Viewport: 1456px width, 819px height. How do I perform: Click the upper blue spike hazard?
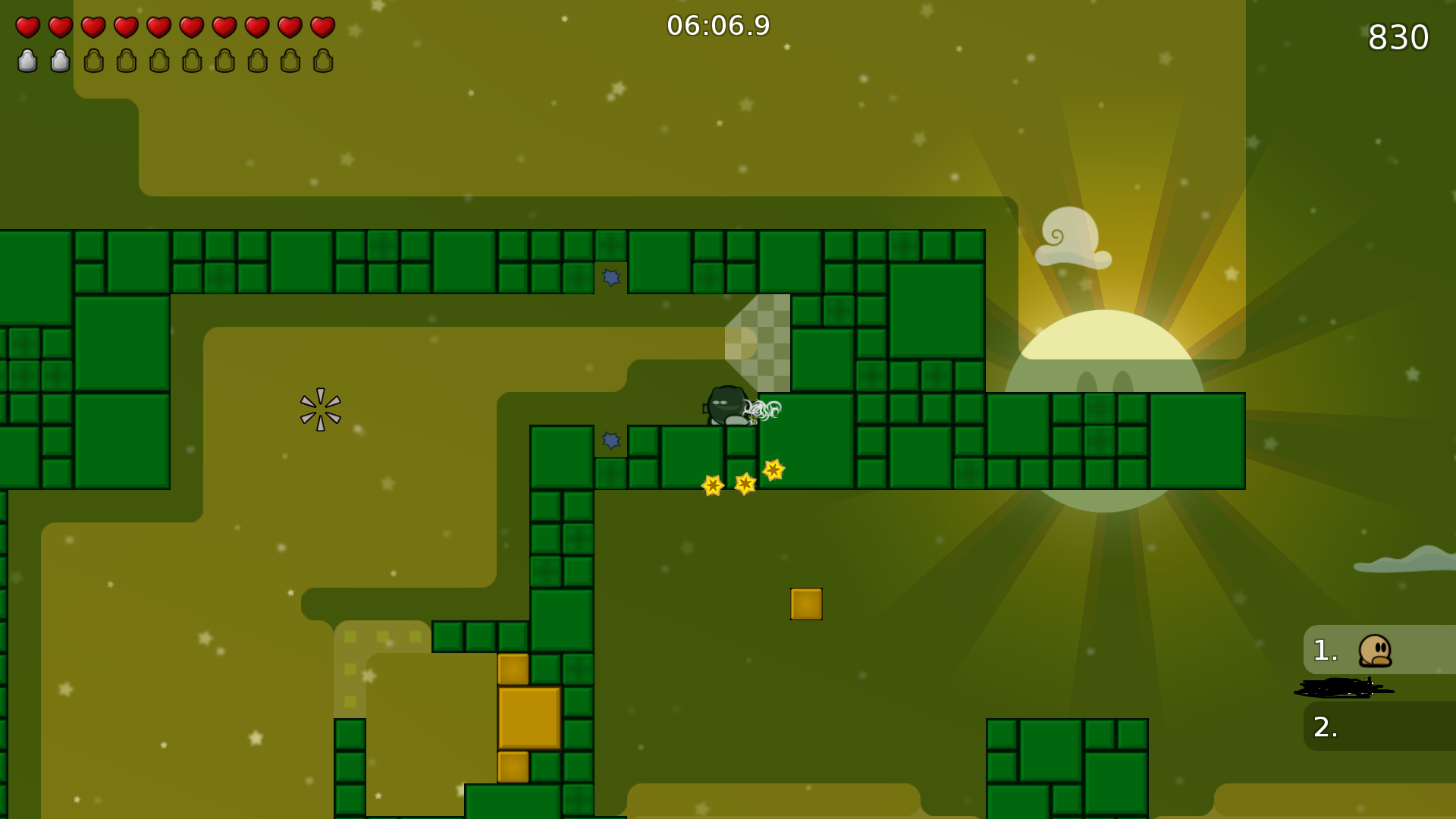click(610, 278)
